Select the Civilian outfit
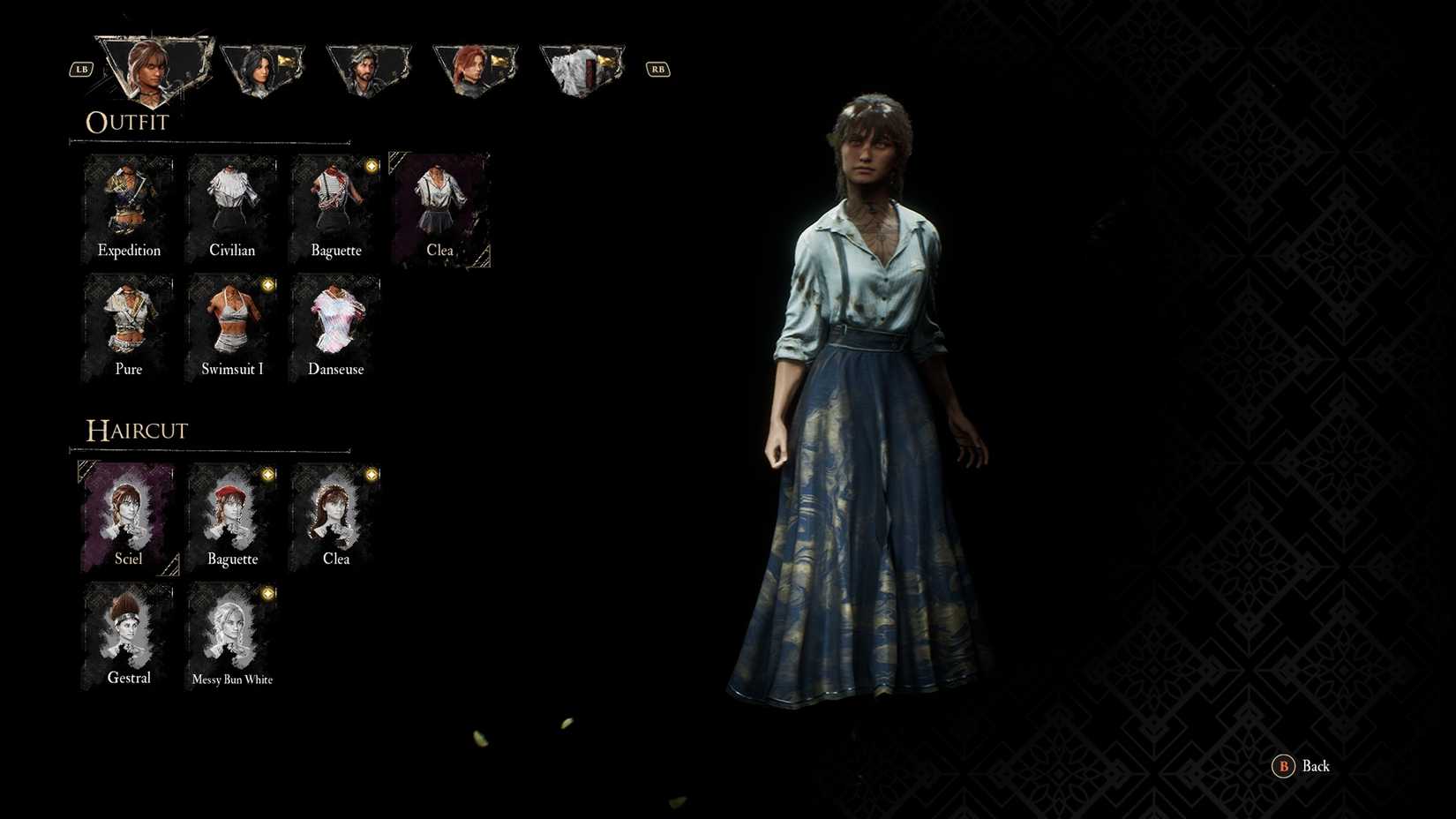Viewport: 1456px width, 819px height. pyautogui.click(x=232, y=203)
